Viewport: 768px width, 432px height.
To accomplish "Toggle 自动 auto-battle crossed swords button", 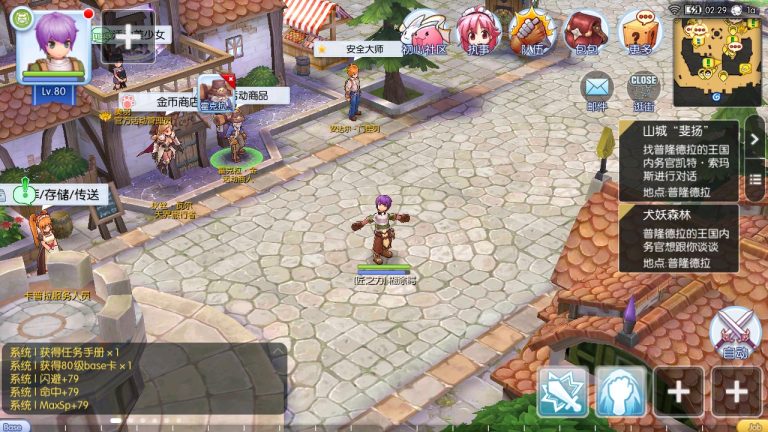I will (x=735, y=334).
